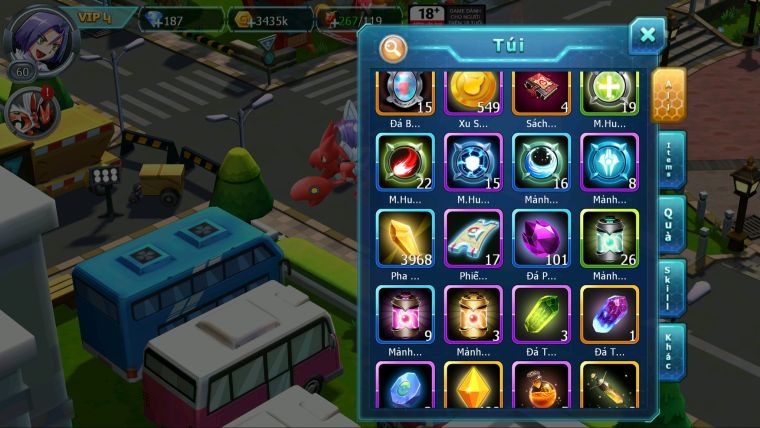
Task: Select the green crystal with 3
Action: 541,315
